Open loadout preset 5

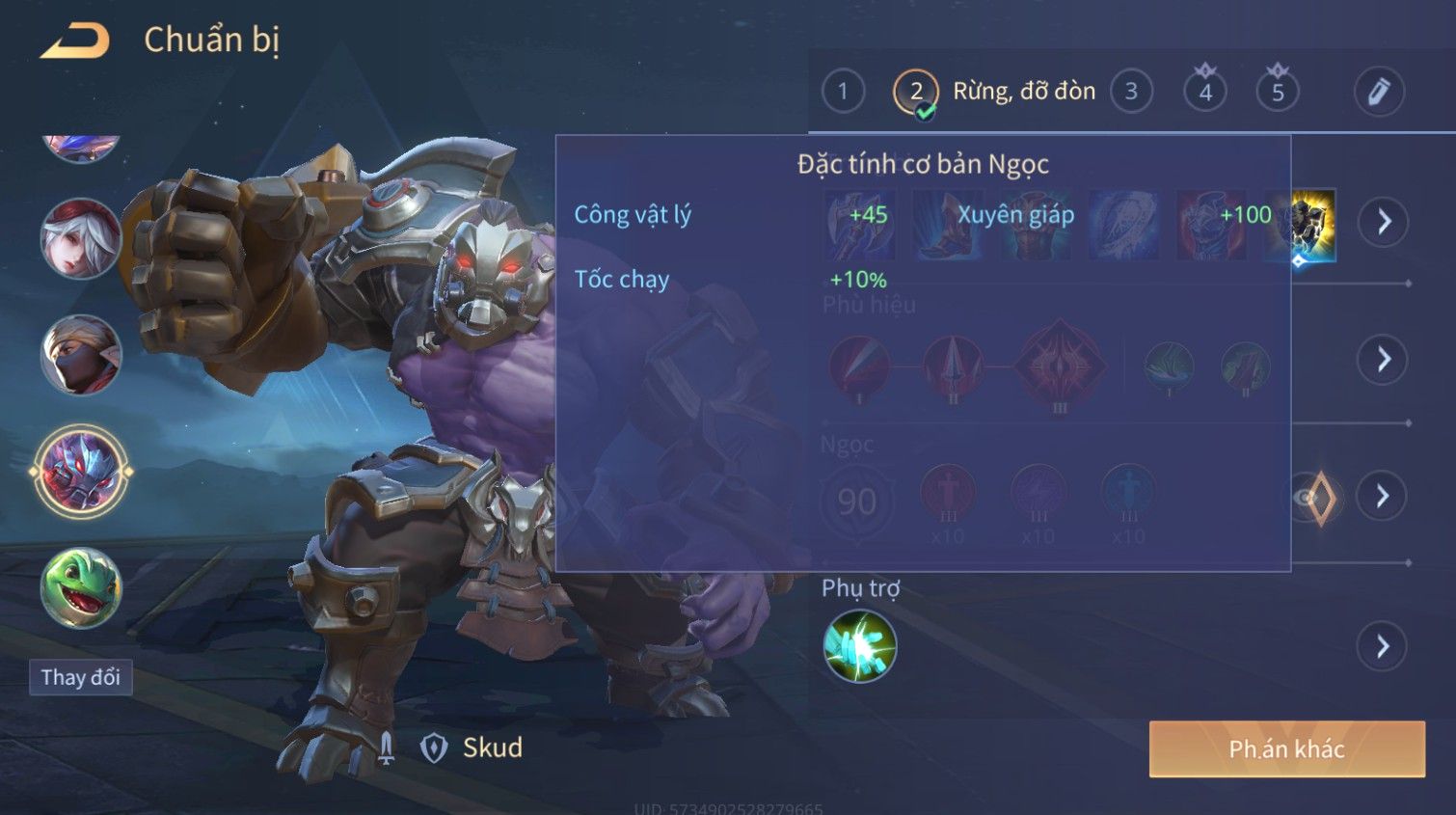[x=1278, y=92]
